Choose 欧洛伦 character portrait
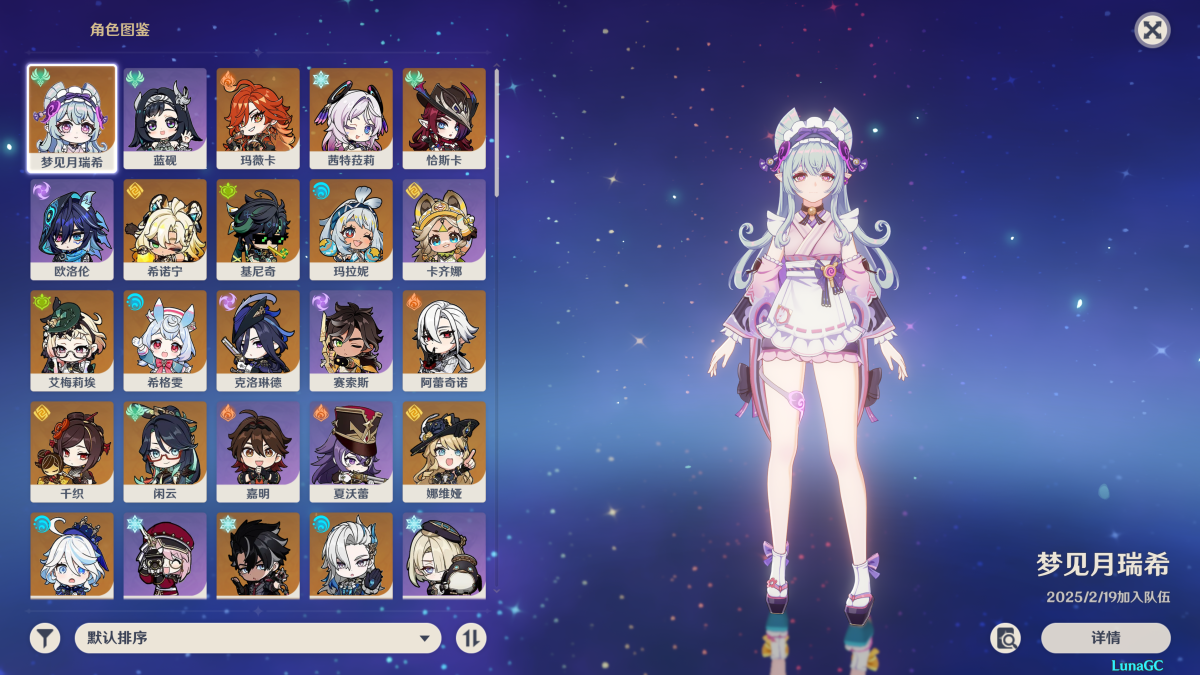 [x=72, y=228]
